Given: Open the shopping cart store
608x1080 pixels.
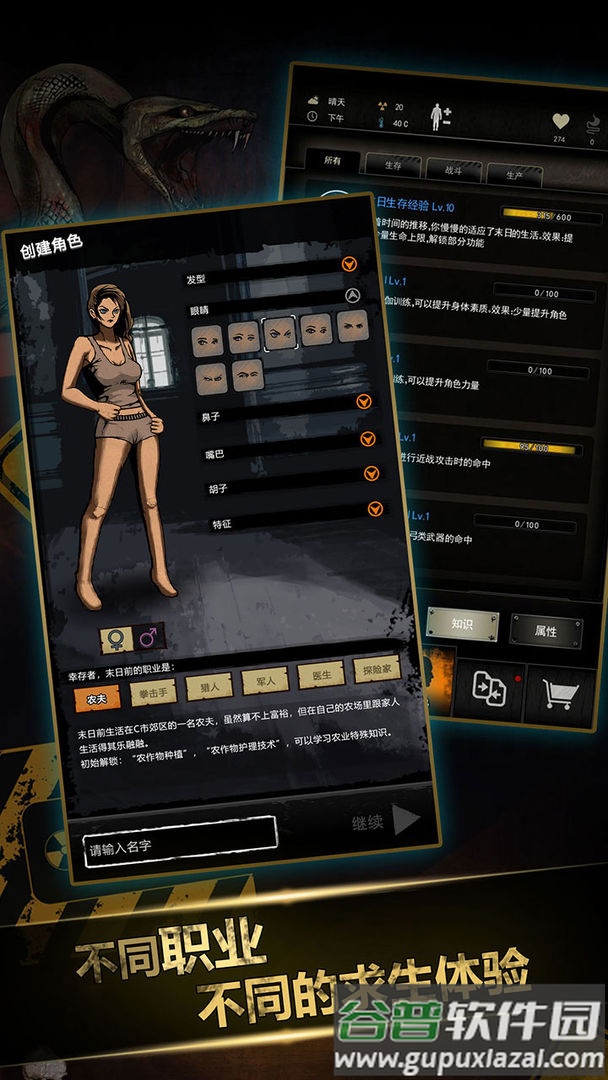Looking at the screenshot, I should pos(560,692).
